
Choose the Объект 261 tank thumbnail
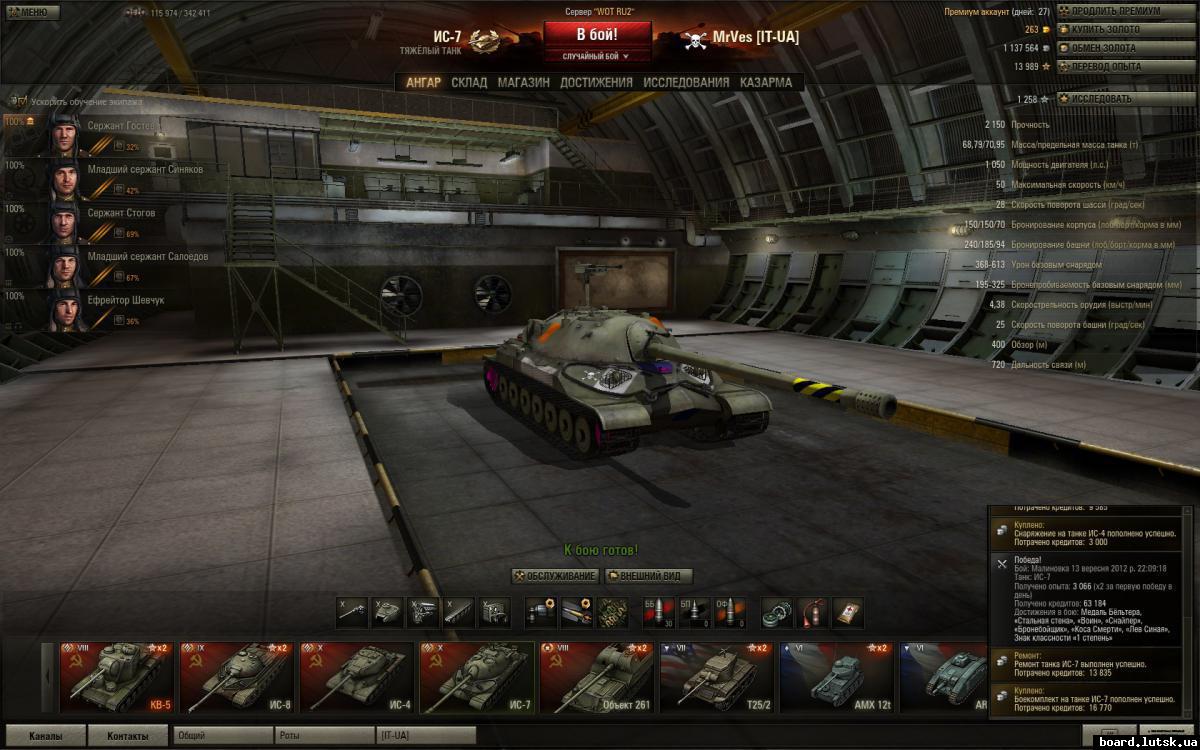click(597, 677)
